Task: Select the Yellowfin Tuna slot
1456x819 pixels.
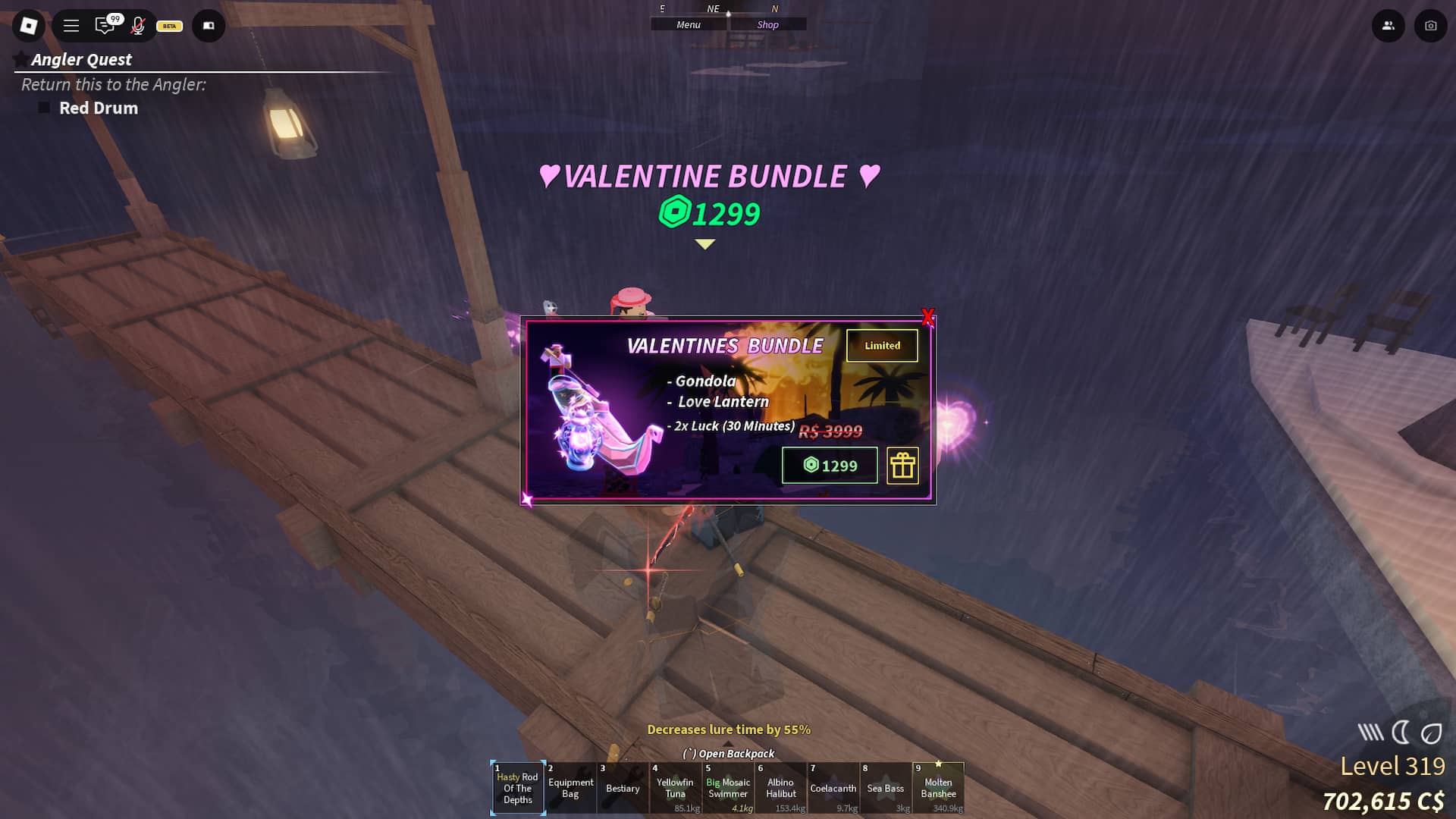Action: pos(675,788)
